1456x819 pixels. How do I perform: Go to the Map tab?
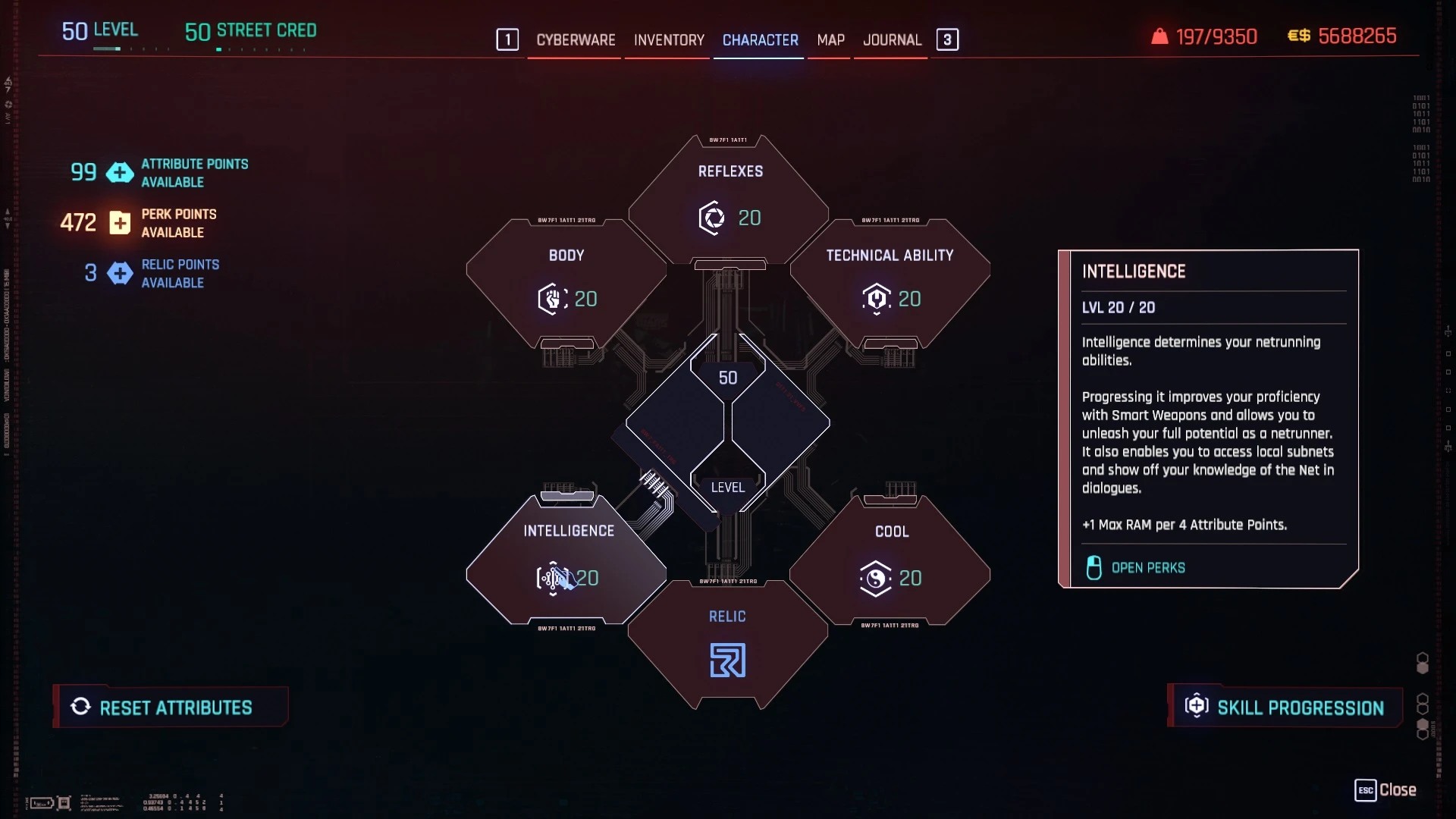(x=830, y=40)
